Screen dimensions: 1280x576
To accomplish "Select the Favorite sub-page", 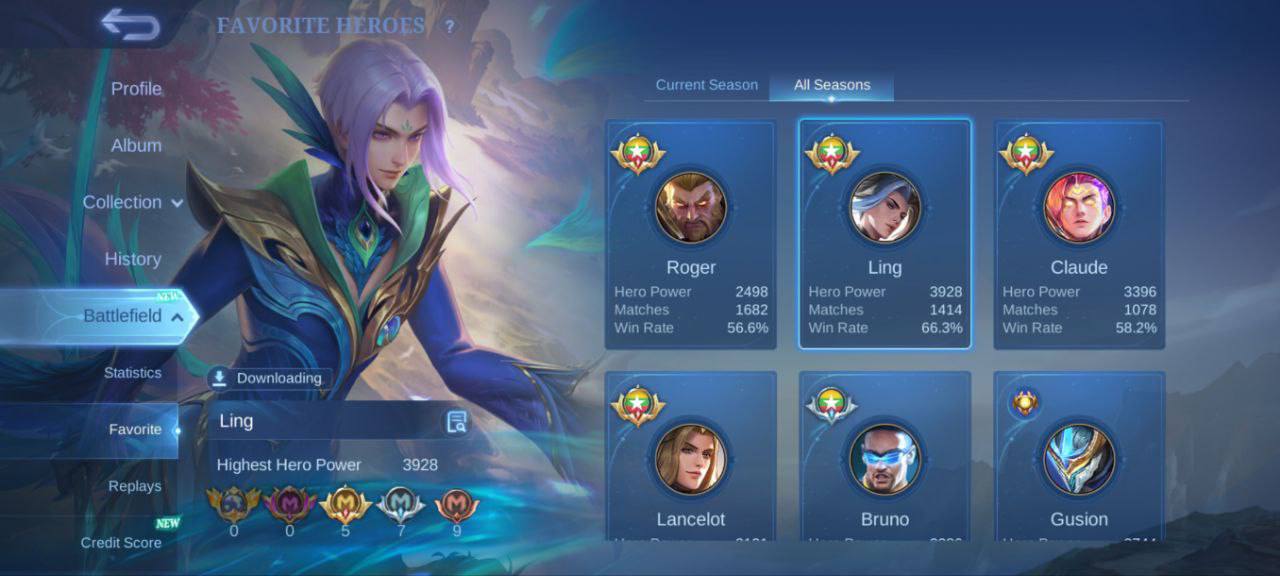I will click(135, 430).
